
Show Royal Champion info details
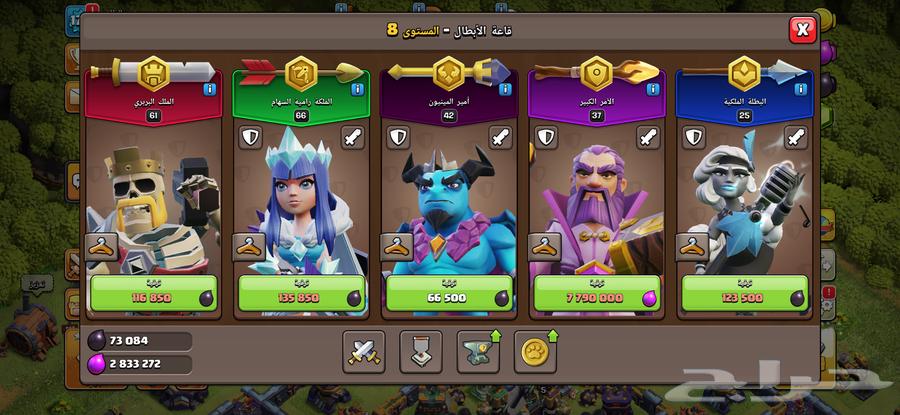click(x=803, y=89)
